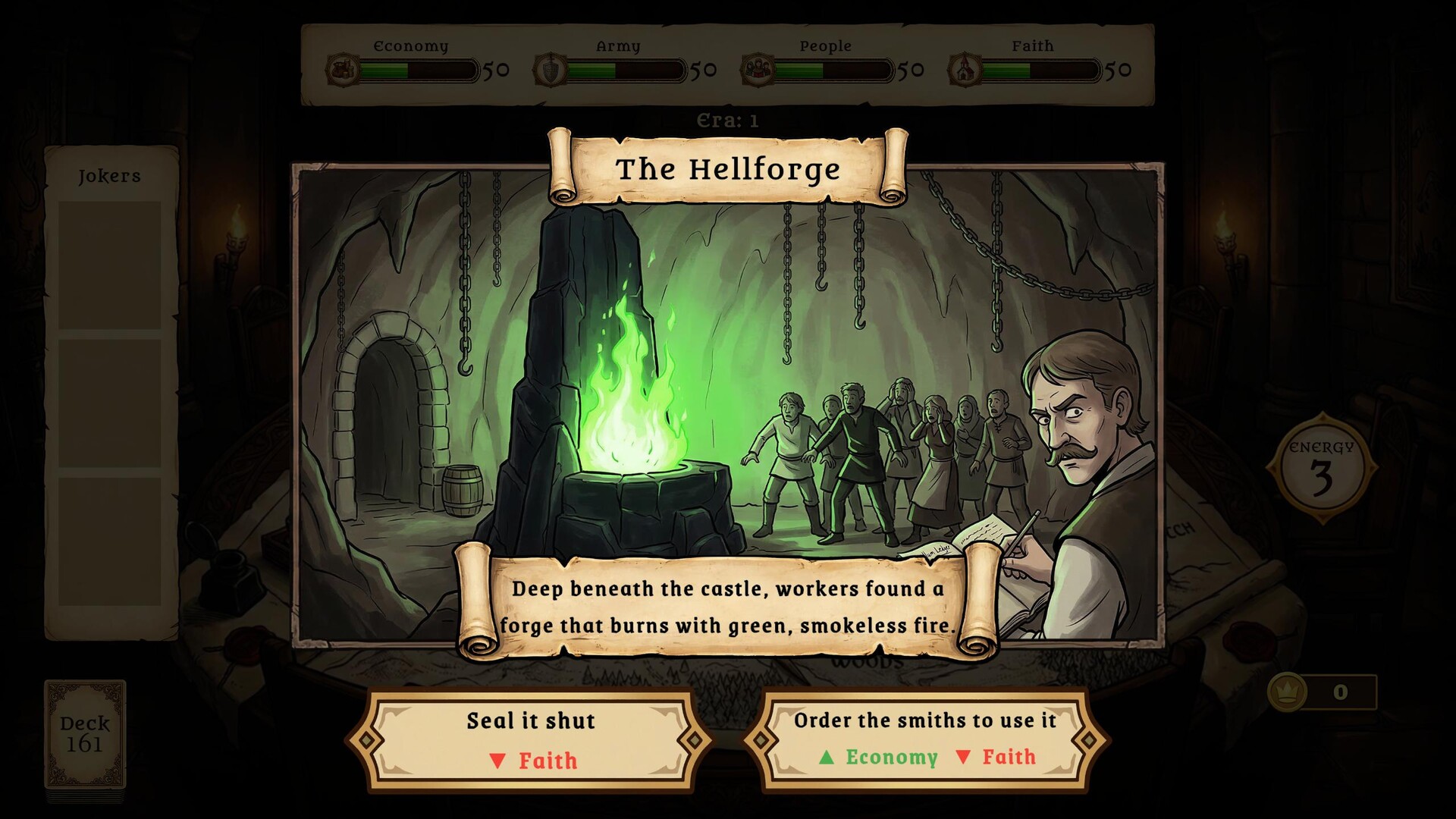
Task: Click the topmost empty Joker slot
Action: coord(109,265)
